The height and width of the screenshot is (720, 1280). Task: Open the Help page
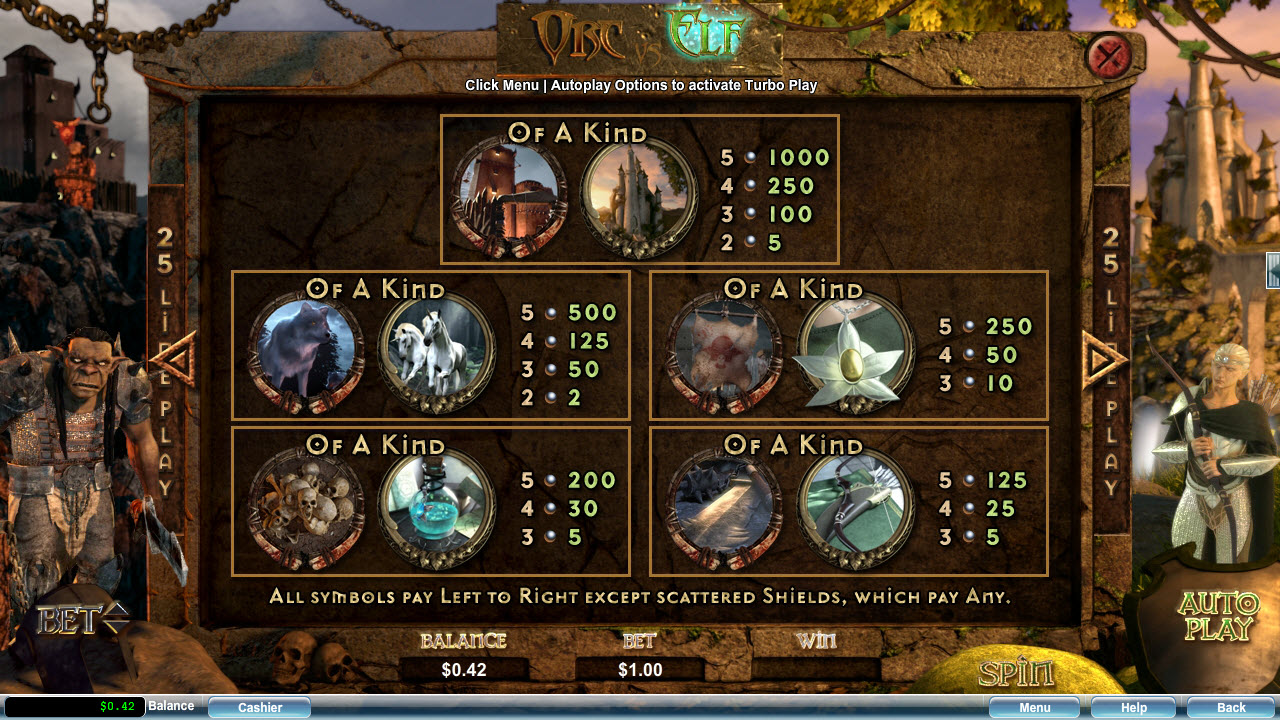pyautogui.click(x=1133, y=708)
